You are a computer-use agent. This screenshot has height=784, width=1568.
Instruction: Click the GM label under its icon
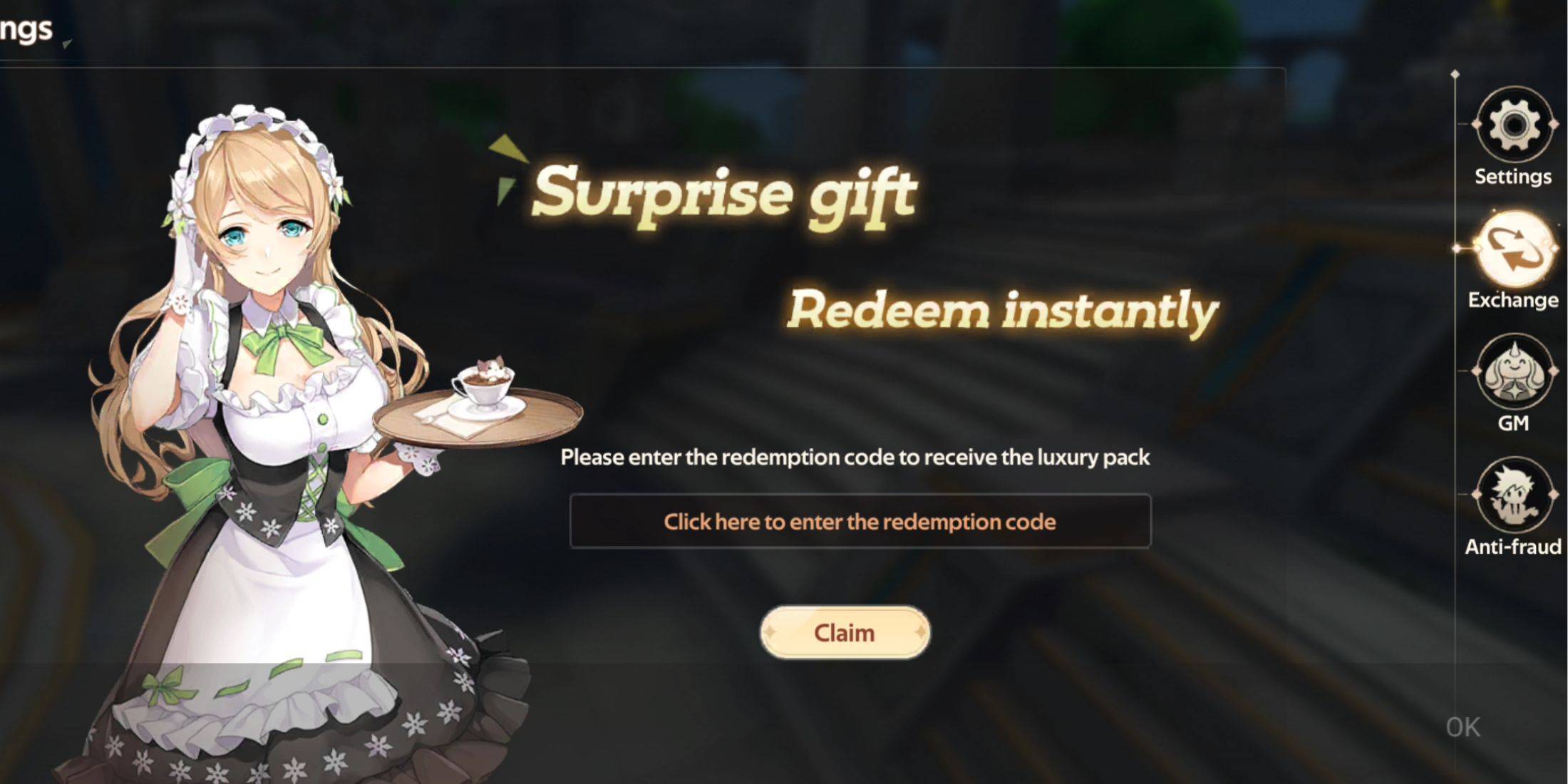coord(1514,423)
